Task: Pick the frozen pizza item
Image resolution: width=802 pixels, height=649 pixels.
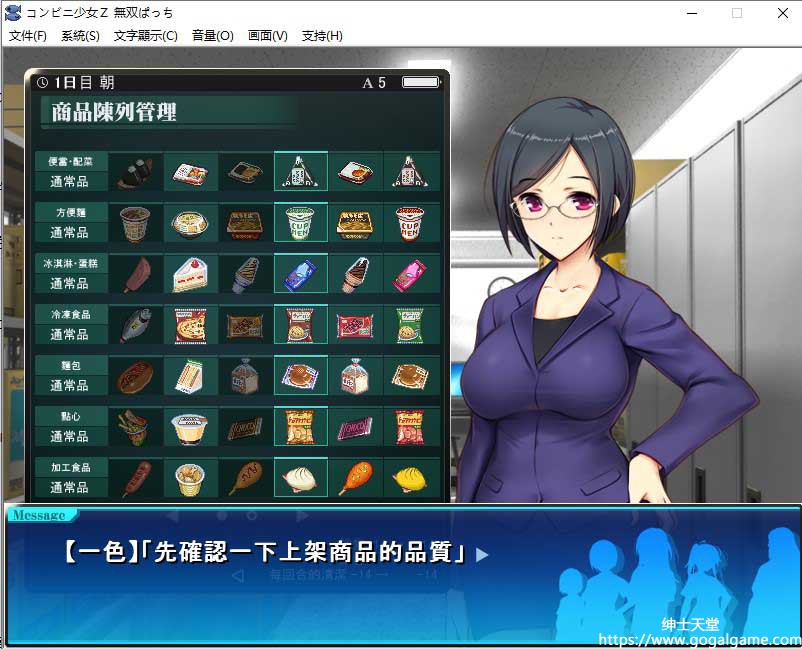Action: (190, 325)
